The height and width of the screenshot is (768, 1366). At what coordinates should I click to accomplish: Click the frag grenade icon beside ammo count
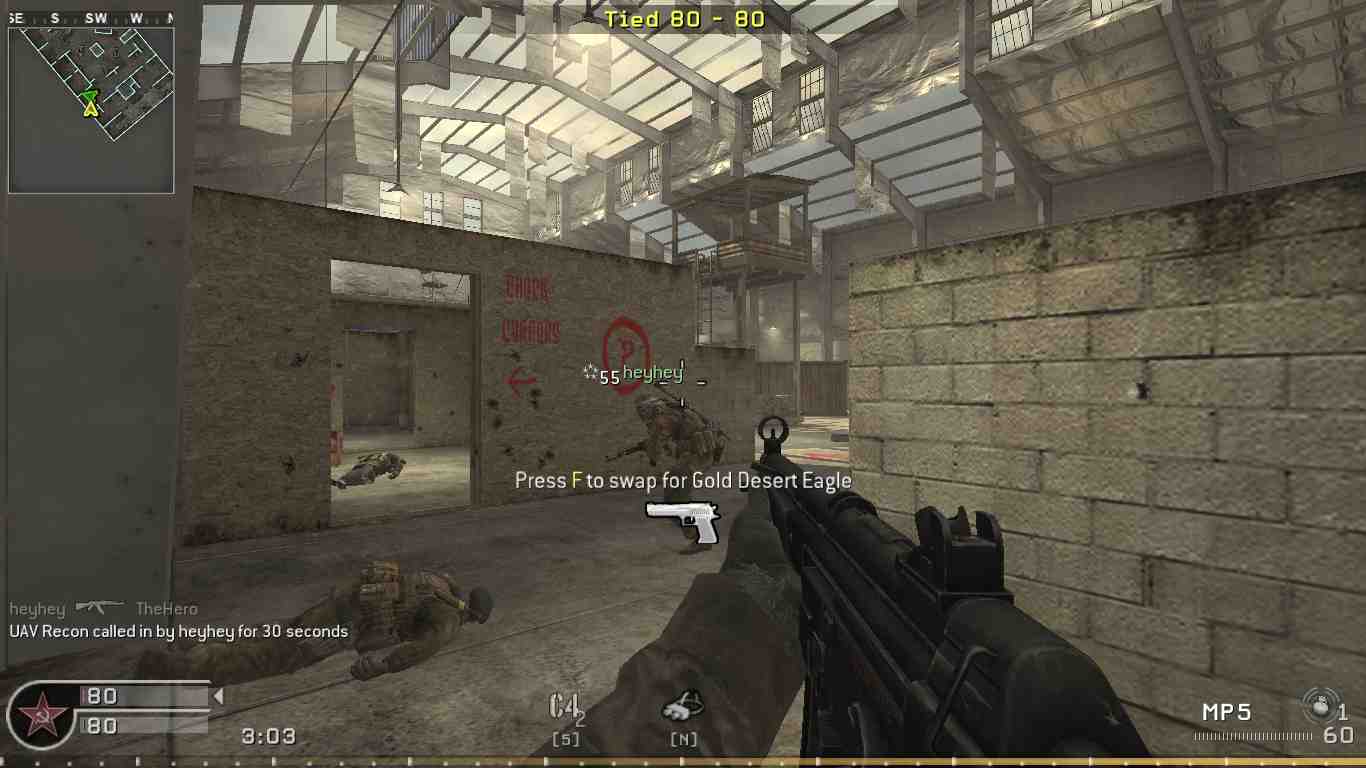coord(1322,703)
